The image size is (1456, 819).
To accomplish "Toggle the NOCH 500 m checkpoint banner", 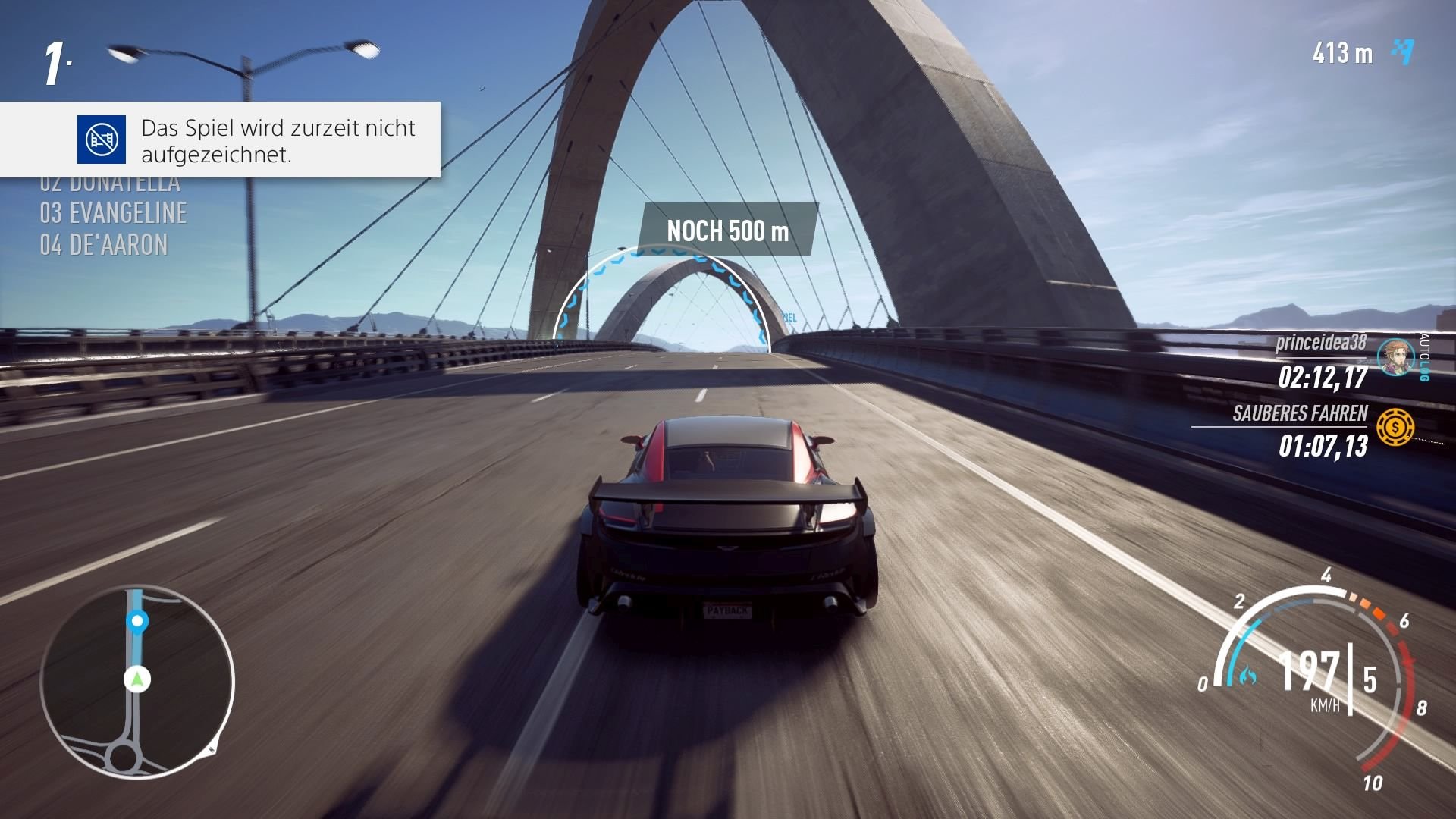I will tap(730, 230).
